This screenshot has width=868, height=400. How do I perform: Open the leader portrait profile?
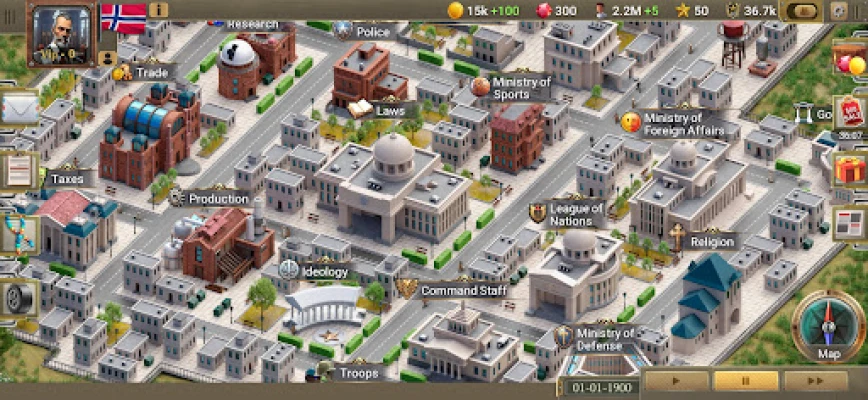tap(58, 33)
